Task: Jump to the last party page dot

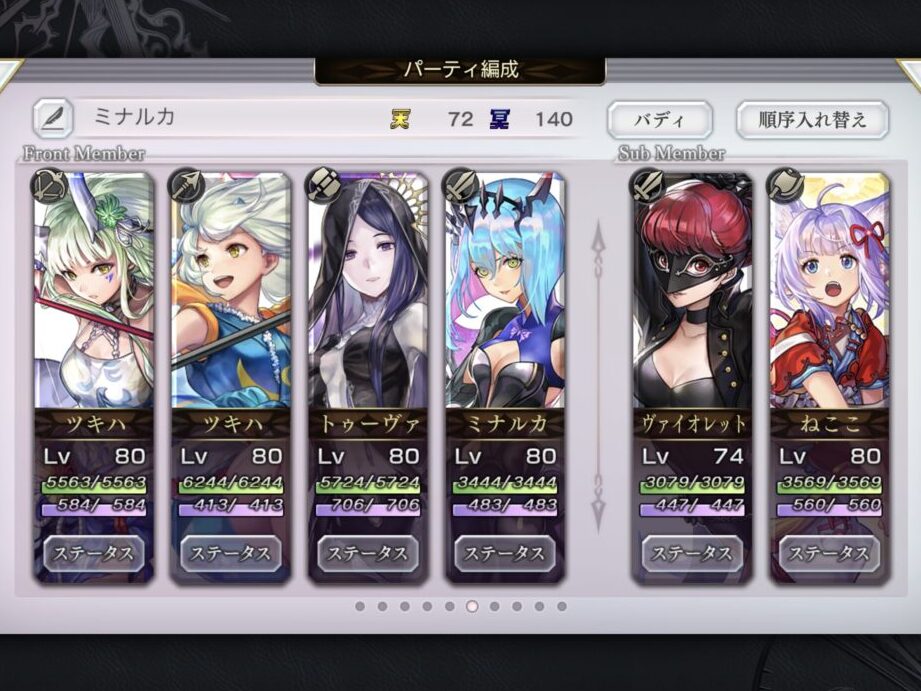Action: [x=562, y=606]
